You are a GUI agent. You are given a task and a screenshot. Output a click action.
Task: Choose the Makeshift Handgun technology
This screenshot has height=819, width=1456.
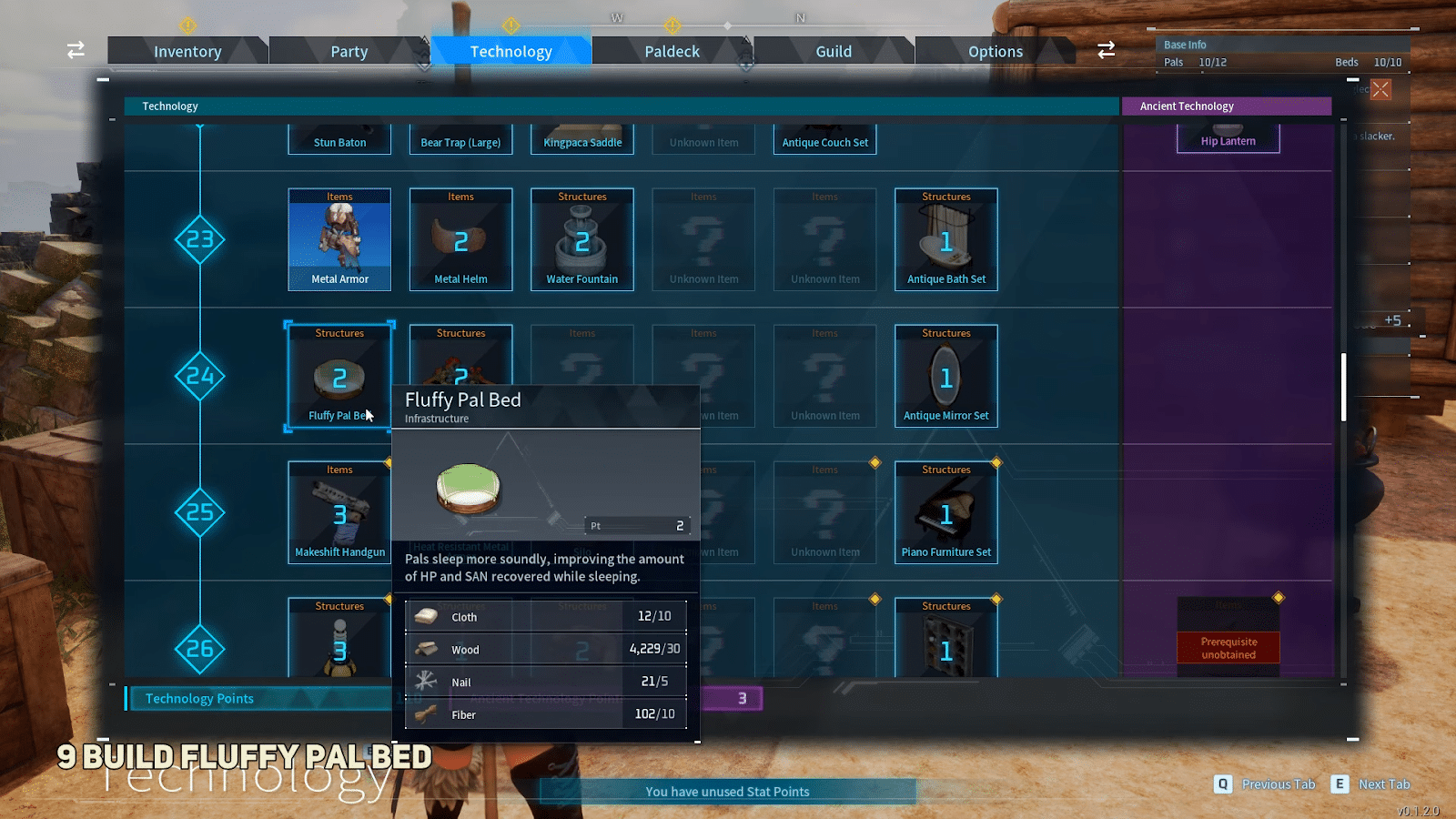(x=339, y=512)
